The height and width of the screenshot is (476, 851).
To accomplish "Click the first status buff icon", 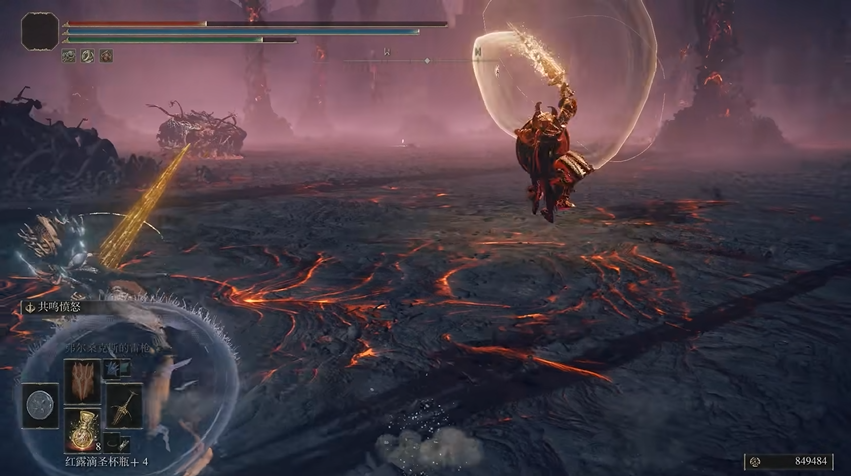I will (x=69, y=56).
